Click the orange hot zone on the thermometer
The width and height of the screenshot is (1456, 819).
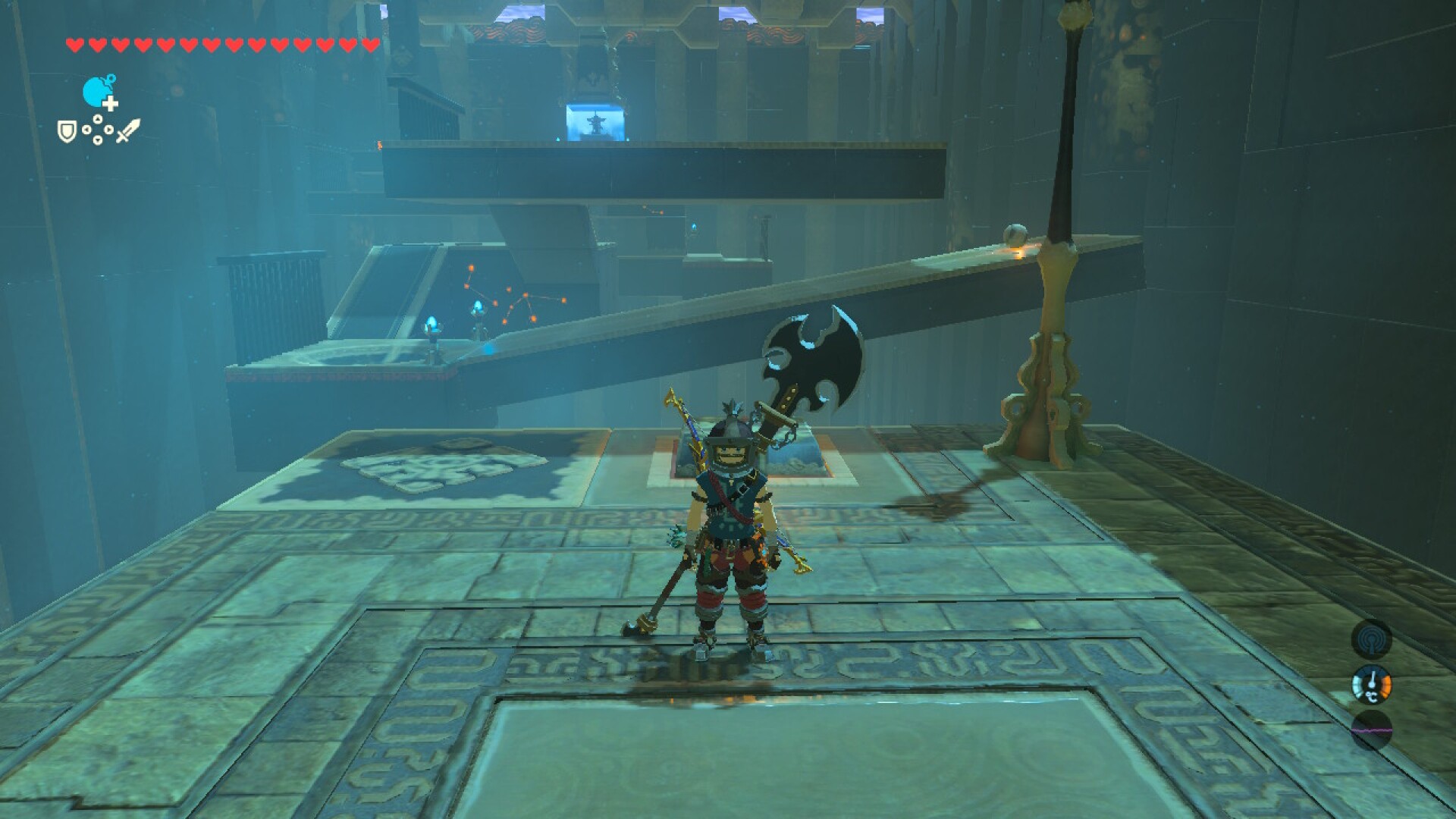tap(1386, 686)
